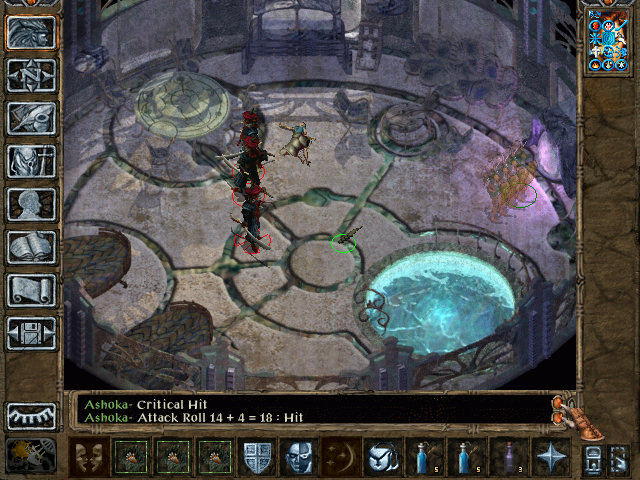Click the four-pointed star action button

(x=551, y=457)
